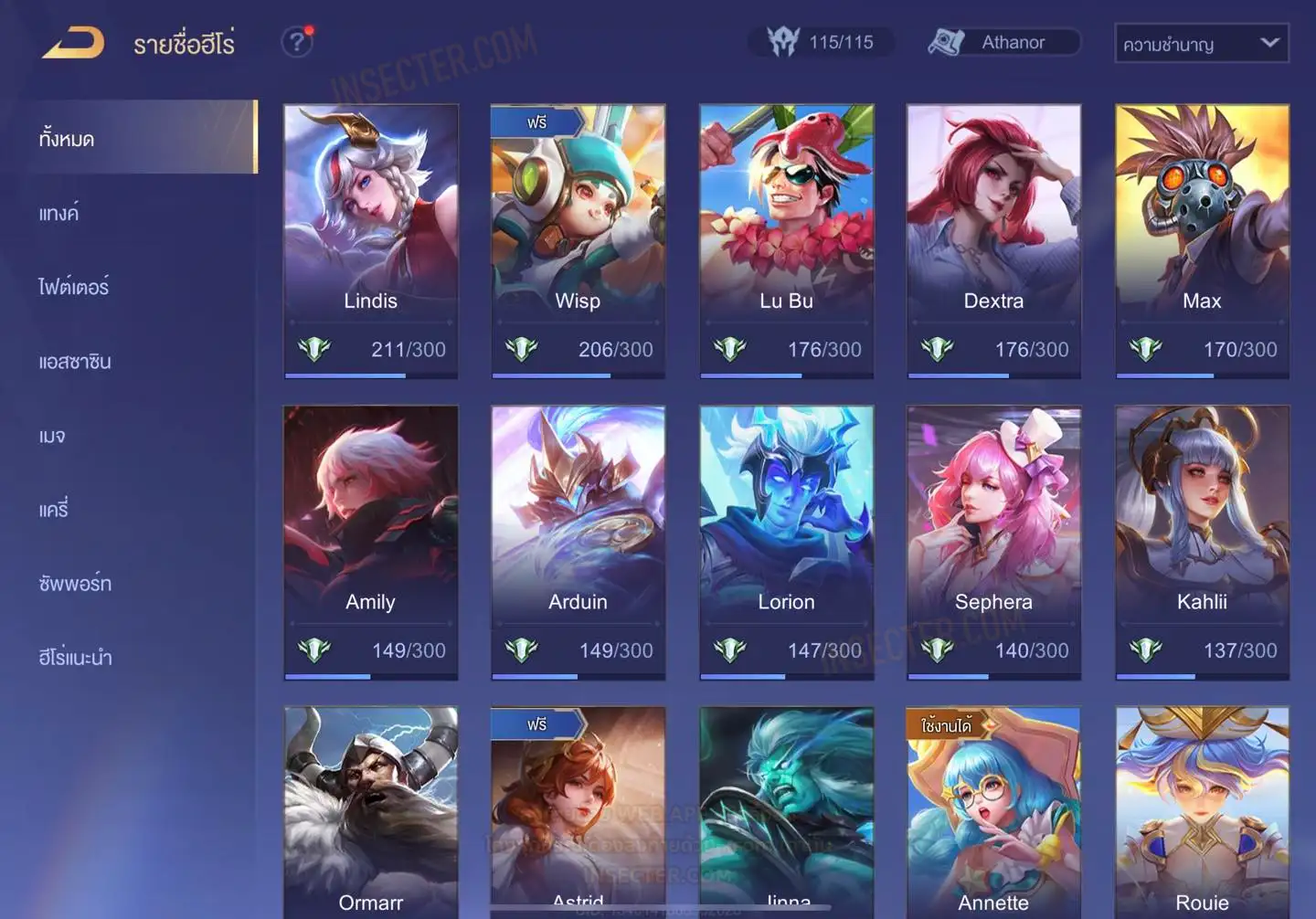Viewport: 1316px width, 919px height.
Task: Choose the Wisp hero card
Action: pyautogui.click(x=578, y=240)
